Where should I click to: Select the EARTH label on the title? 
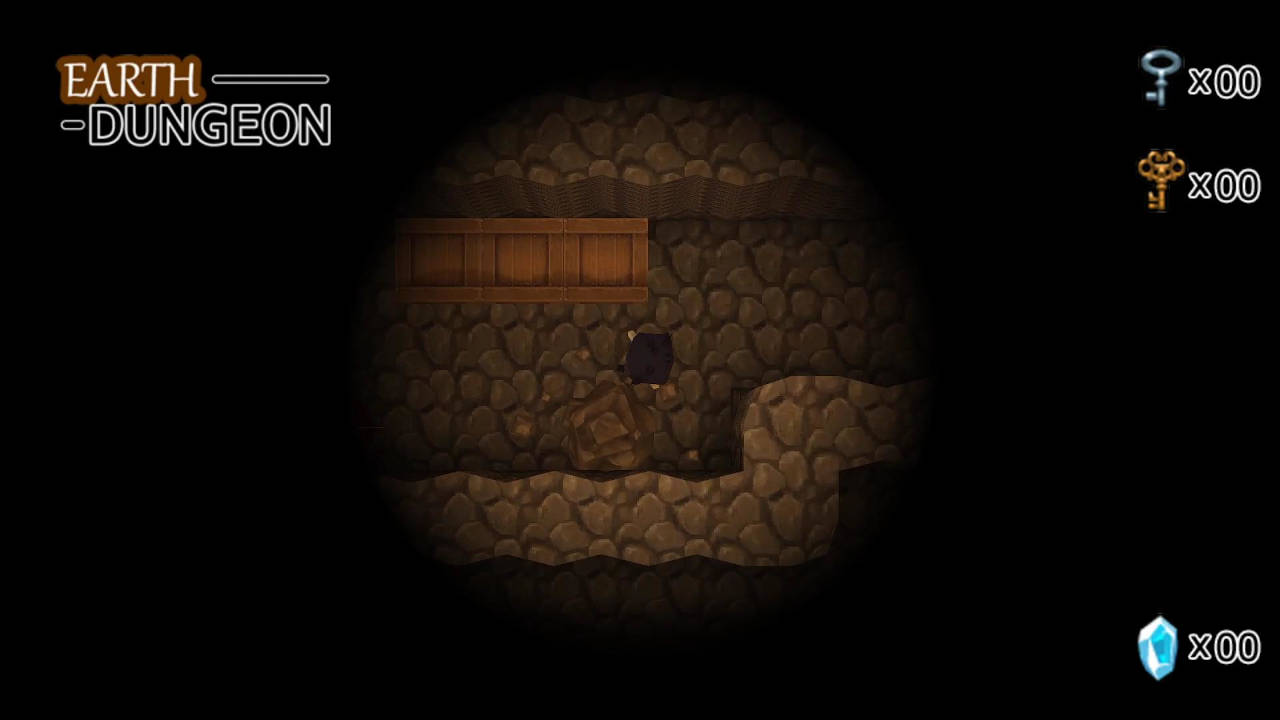tap(130, 80)
